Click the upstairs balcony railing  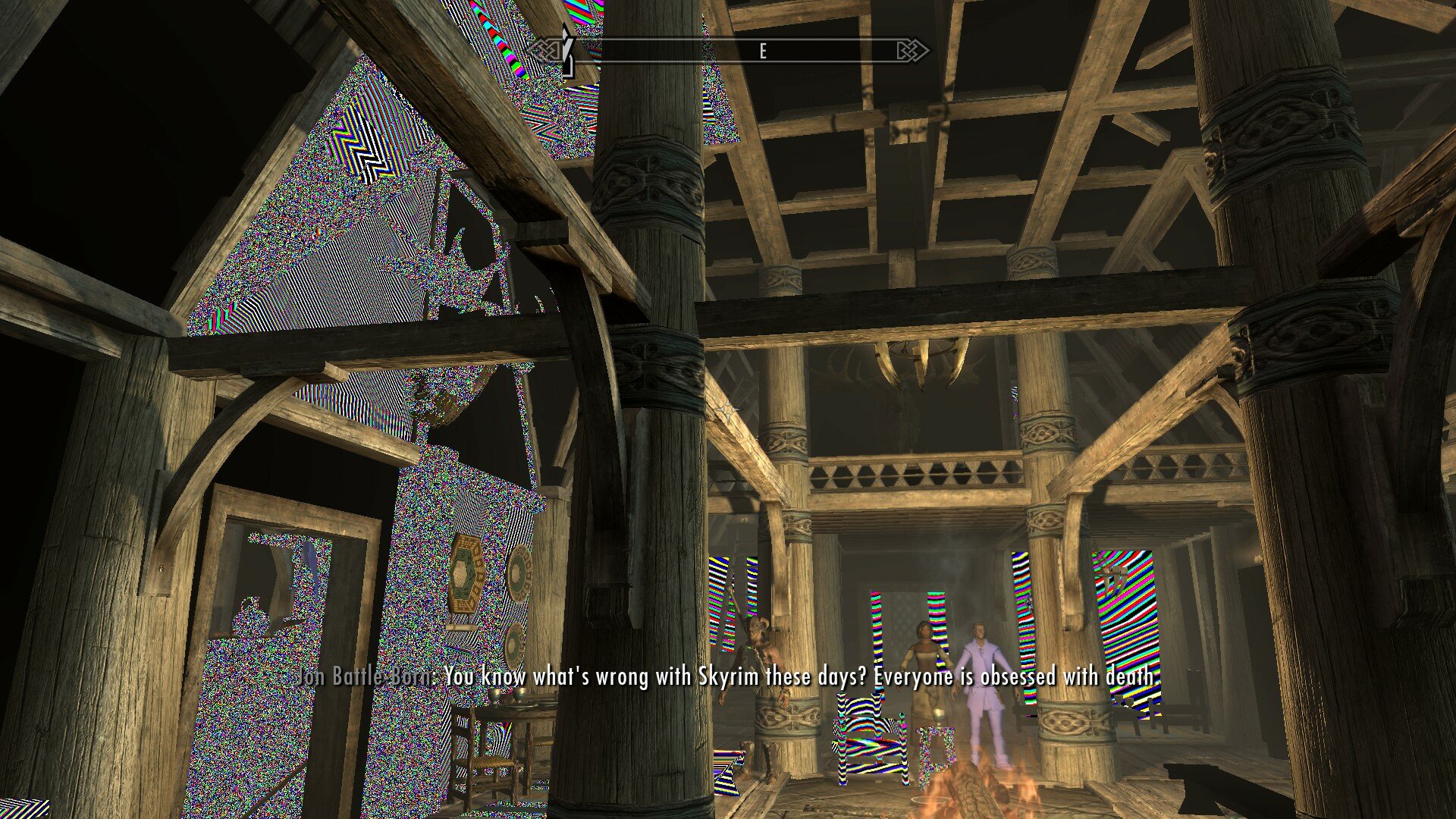coord(910,474)
